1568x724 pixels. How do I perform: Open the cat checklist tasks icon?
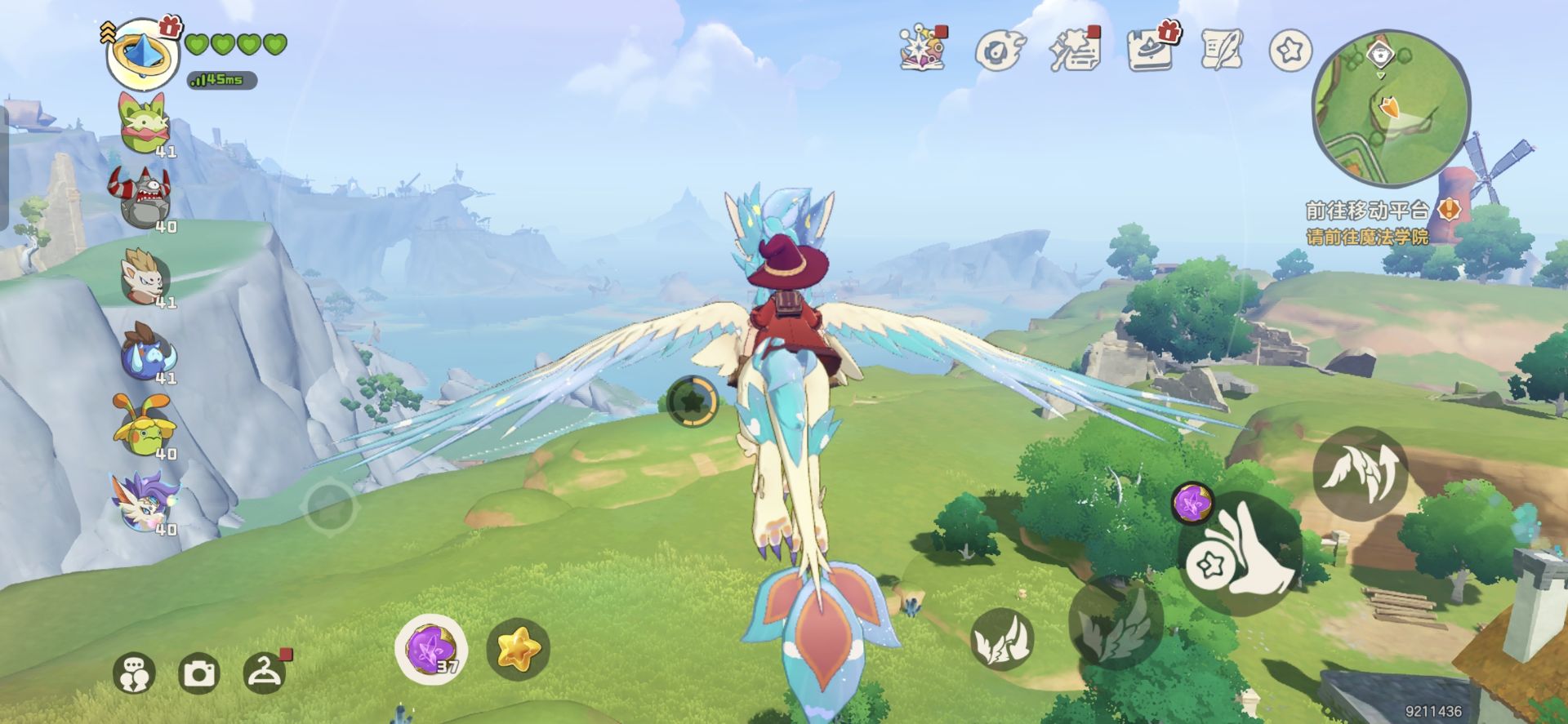[x=1075, y=49]
